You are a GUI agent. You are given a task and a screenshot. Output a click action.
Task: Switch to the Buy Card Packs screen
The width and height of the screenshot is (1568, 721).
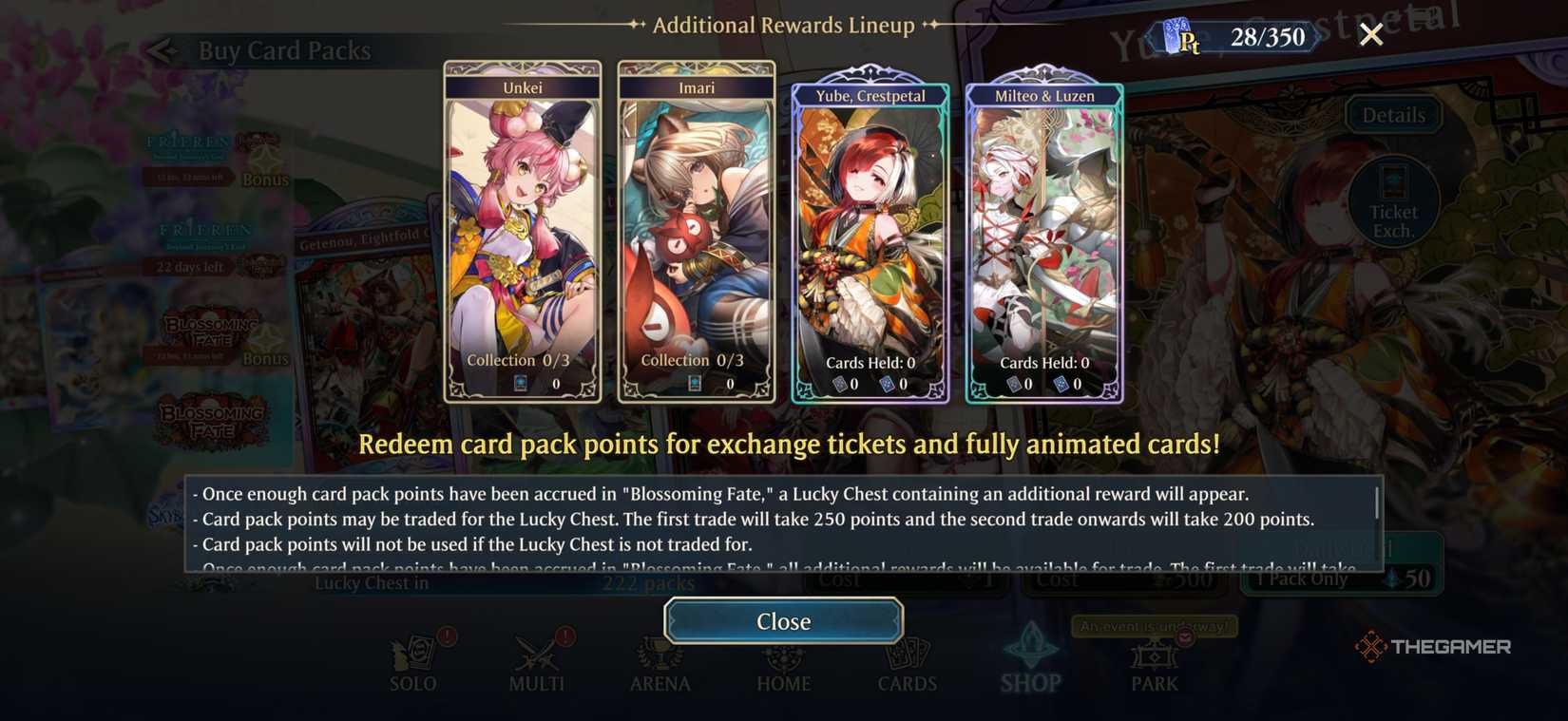pyautogui.click(x=284, y=50)
